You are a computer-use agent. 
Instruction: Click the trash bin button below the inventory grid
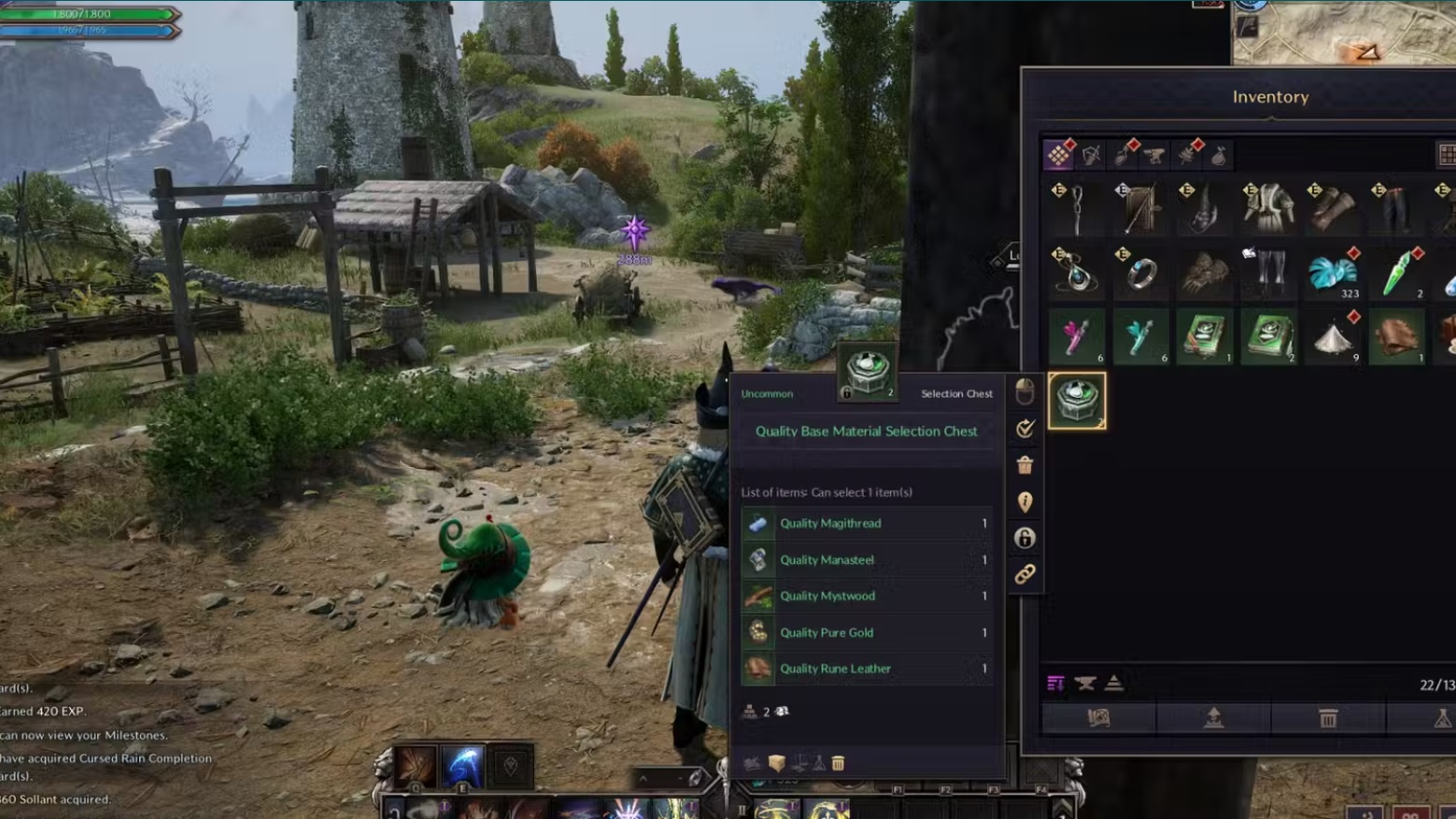click(x=1327, y=718)
